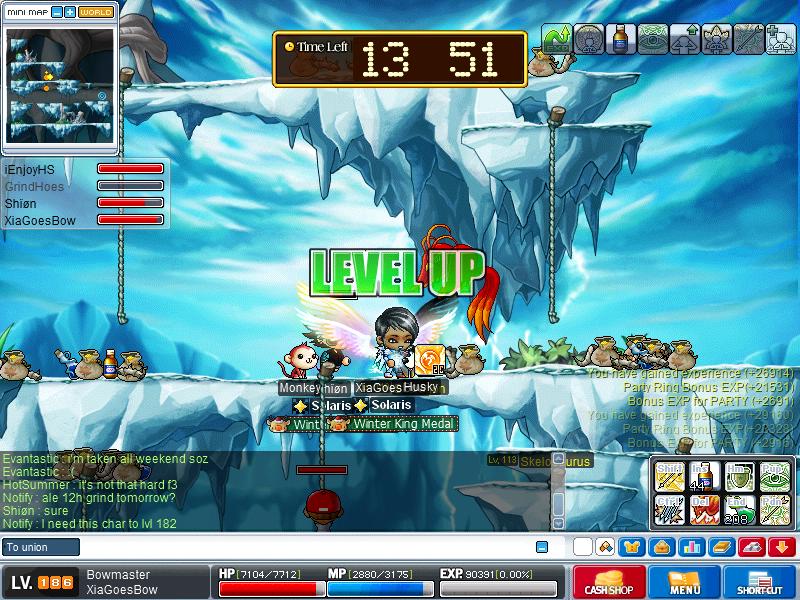The height and width of the screenshot is (600, 800).
Task: Click the red down-arrow button
Action: pos(782,547)
